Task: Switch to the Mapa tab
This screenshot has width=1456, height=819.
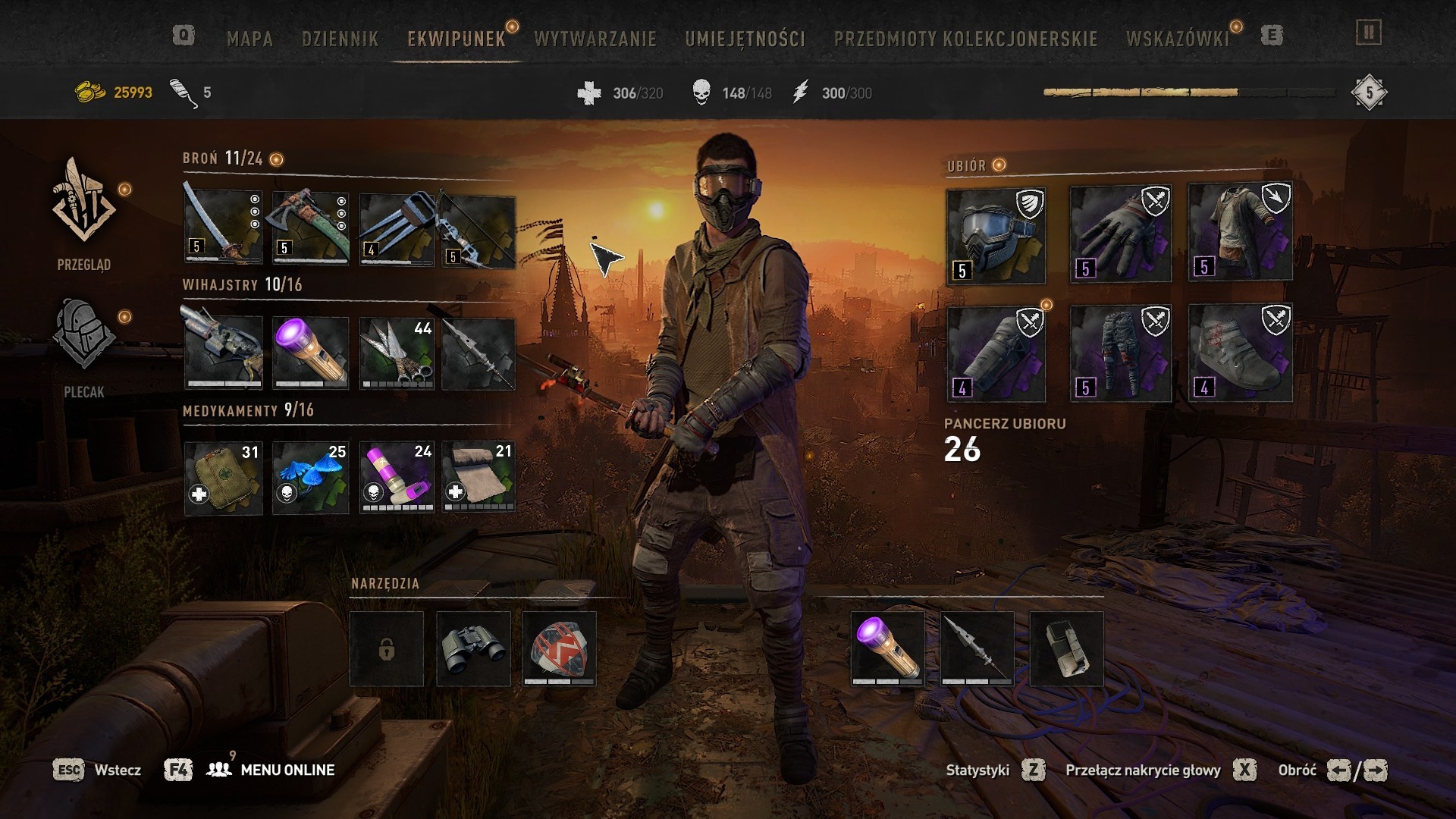Action: (249, 39)
